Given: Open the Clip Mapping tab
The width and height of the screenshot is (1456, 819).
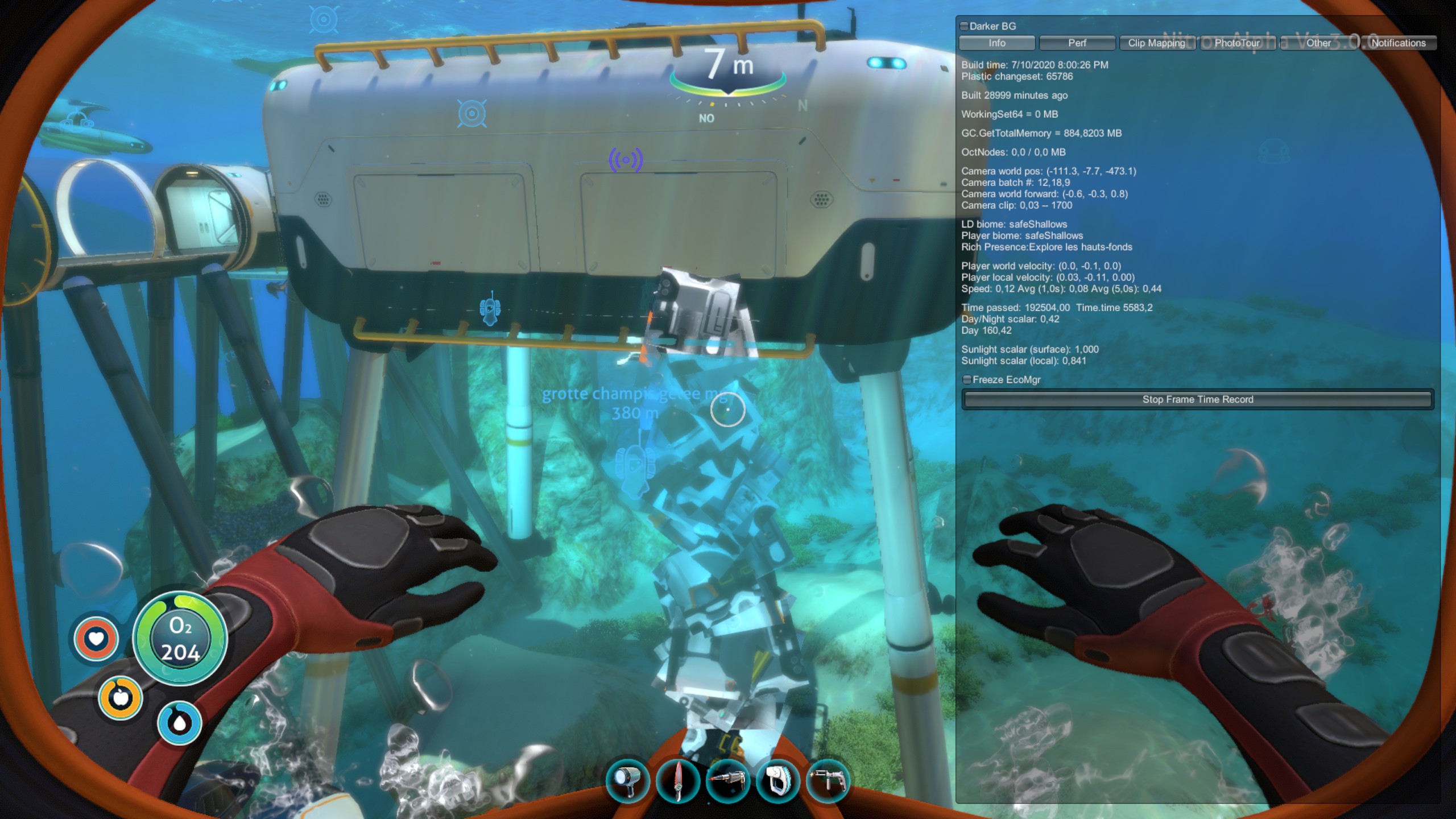Looking at the screenshot, I should tap(1157, 42).
